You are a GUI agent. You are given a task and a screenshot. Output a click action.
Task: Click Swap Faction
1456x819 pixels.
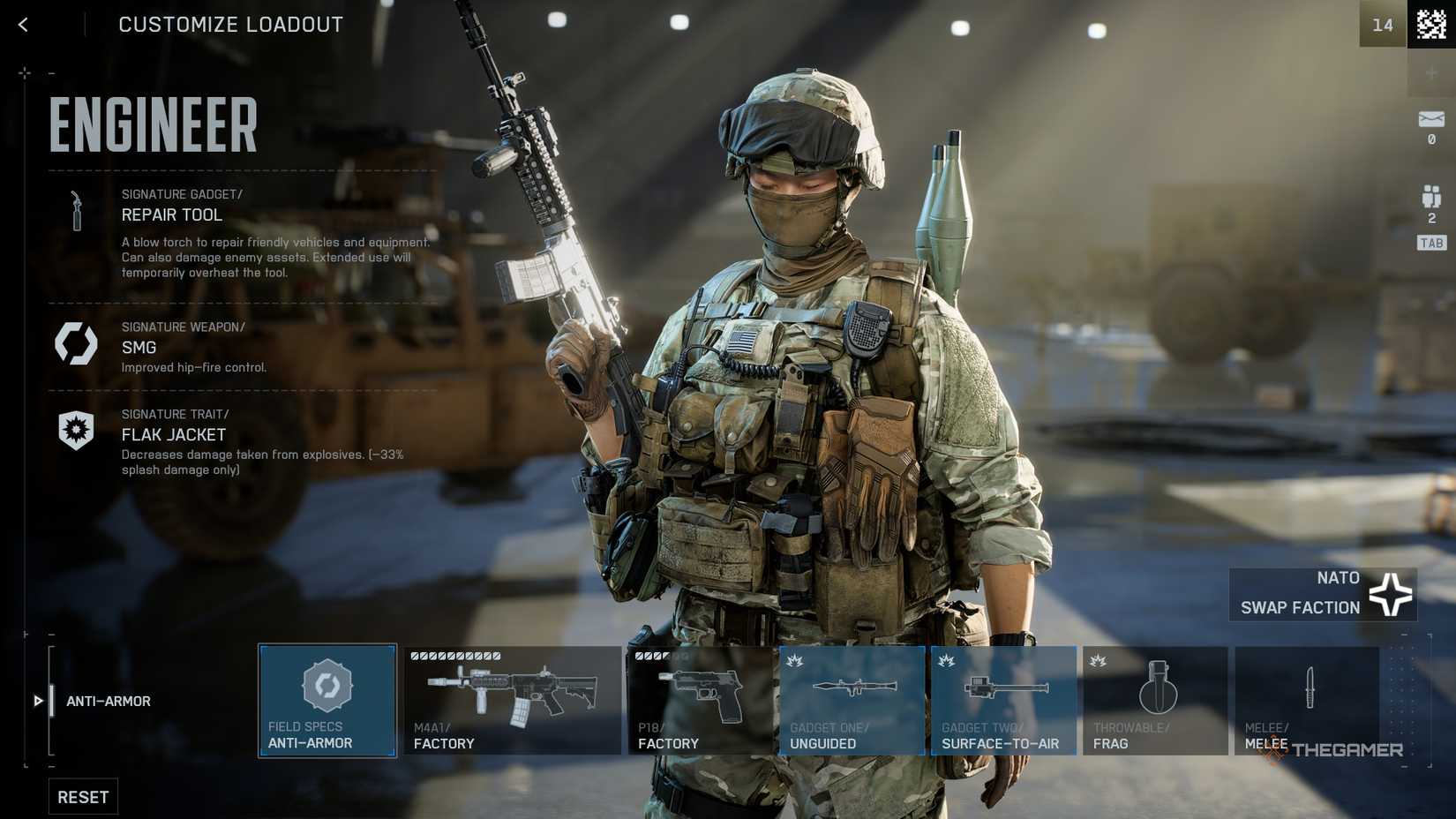(1300, 607)
